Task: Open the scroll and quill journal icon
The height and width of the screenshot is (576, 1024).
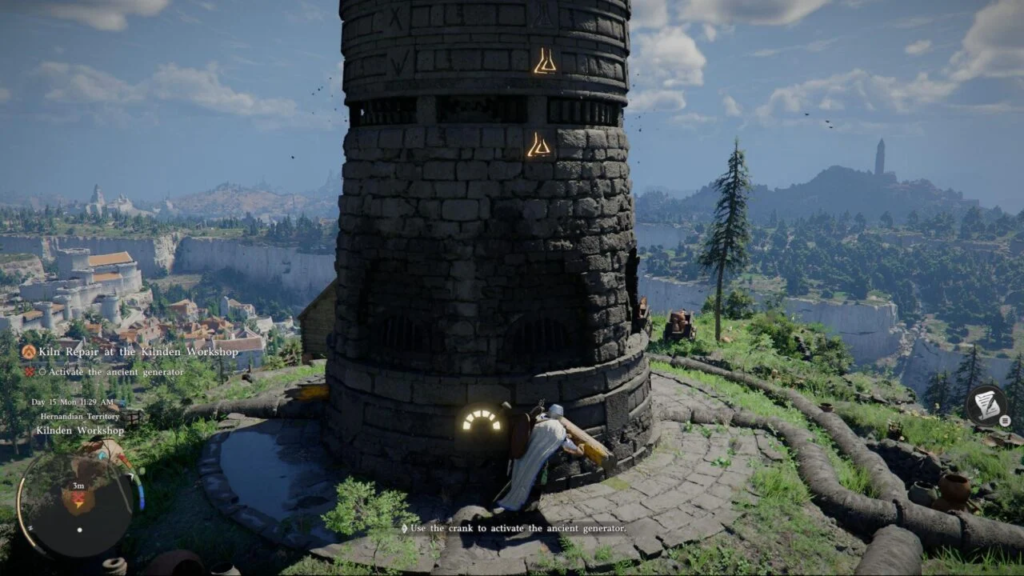Action: point(987,404)
